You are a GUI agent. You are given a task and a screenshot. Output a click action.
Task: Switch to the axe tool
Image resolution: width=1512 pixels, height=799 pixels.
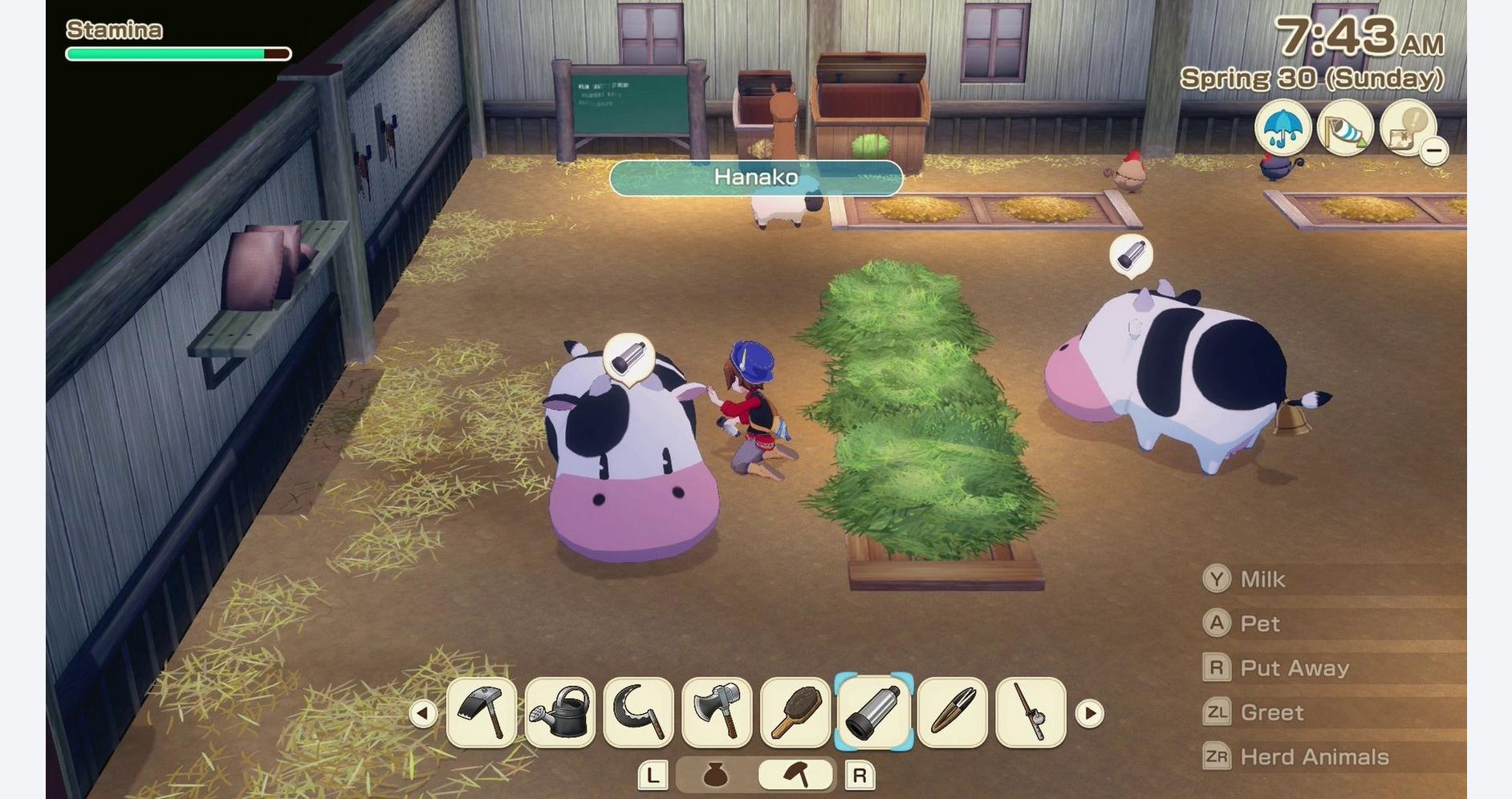[x=717, y=712]
